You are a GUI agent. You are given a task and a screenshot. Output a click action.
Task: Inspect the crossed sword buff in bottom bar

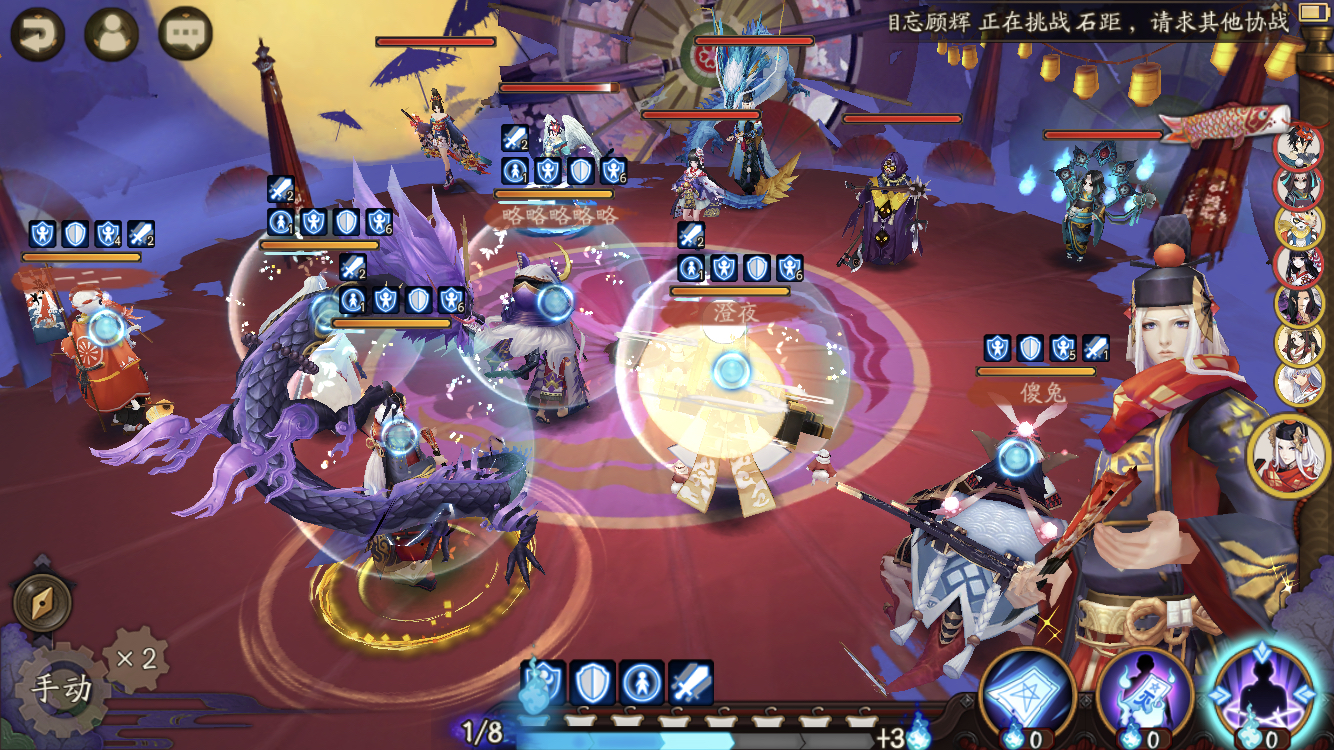click(691, 682)
